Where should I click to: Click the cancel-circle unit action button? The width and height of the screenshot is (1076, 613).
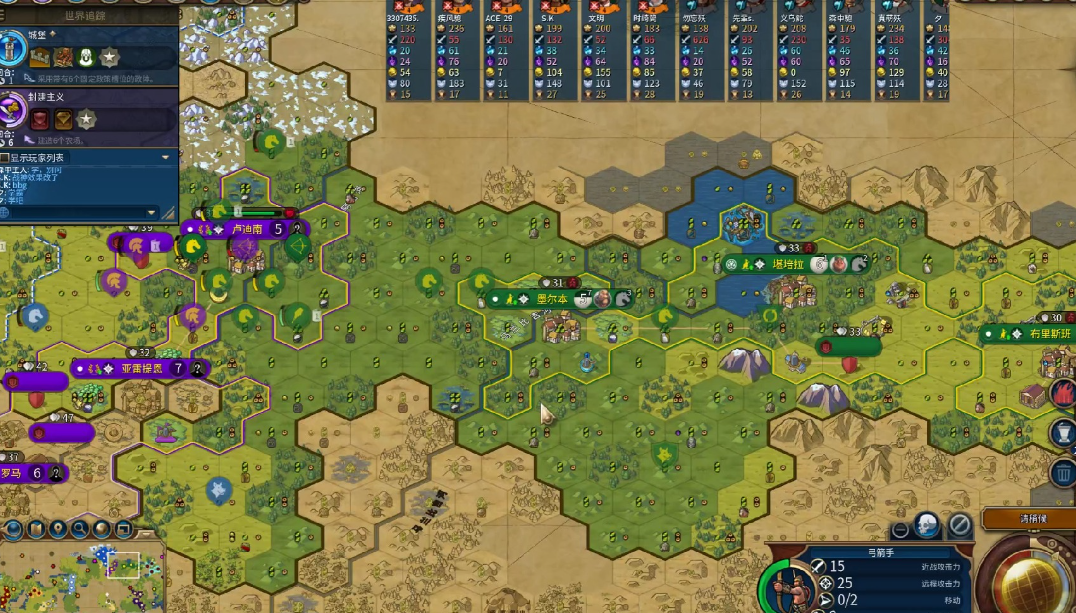coord(960,526)
